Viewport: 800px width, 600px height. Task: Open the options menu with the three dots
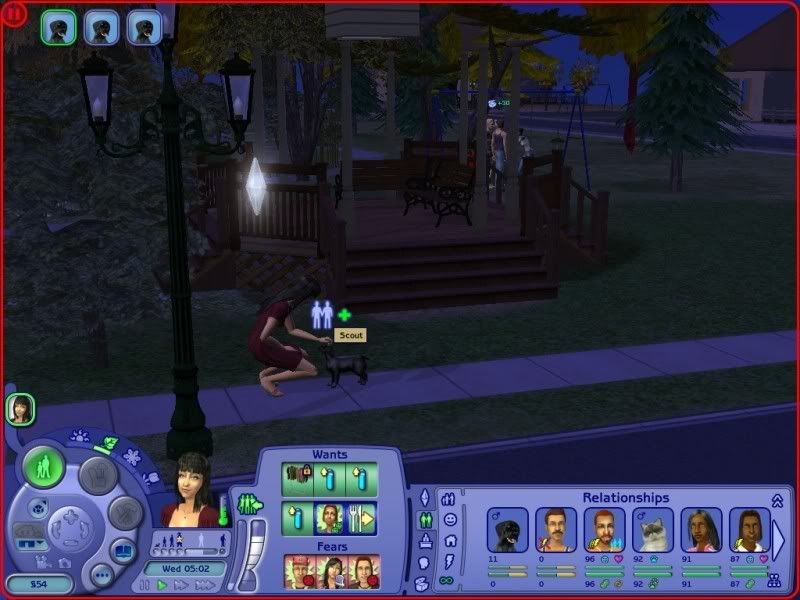click(x=102, y=574)
